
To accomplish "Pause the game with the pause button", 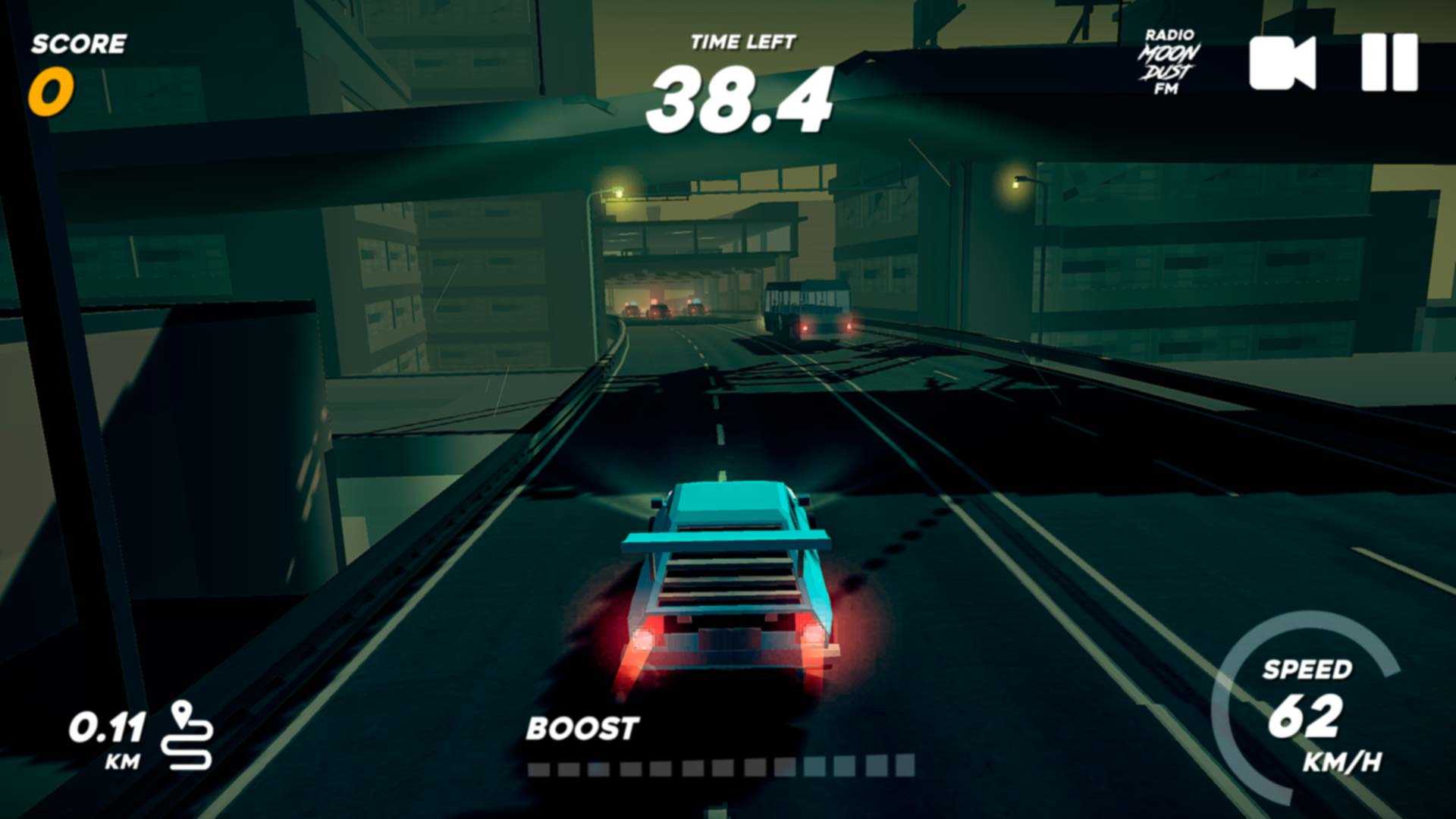I will [x=1389, y=62].
